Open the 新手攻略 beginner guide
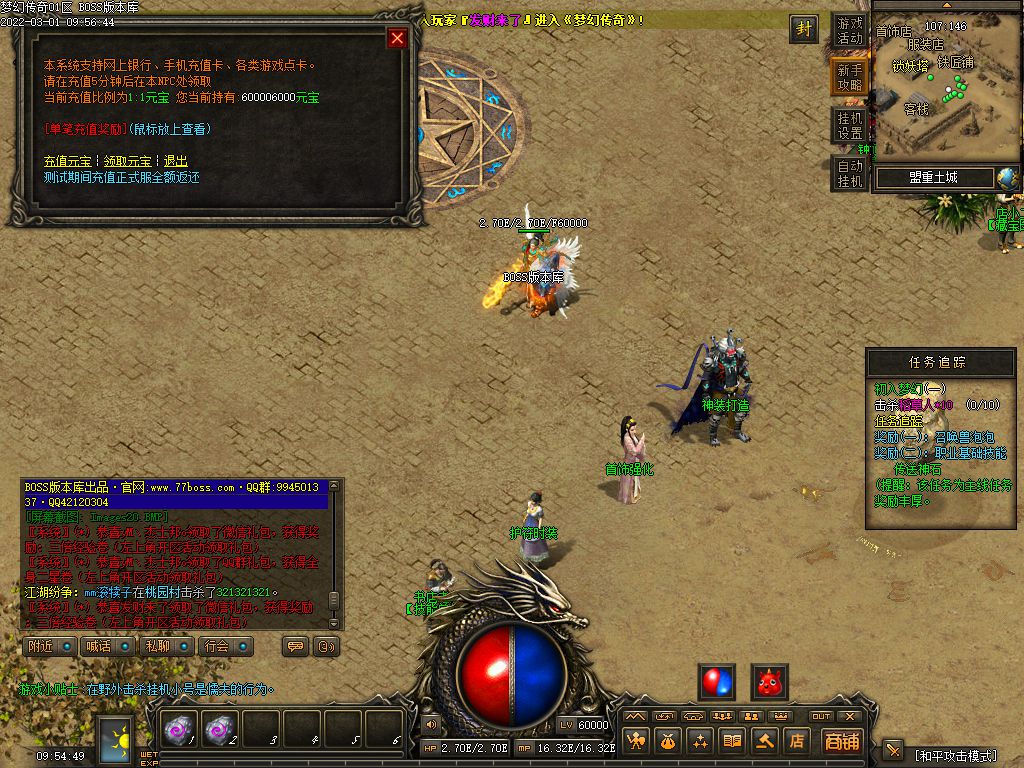This screenshot has height=768, width=1024. [x=849, y=77]
